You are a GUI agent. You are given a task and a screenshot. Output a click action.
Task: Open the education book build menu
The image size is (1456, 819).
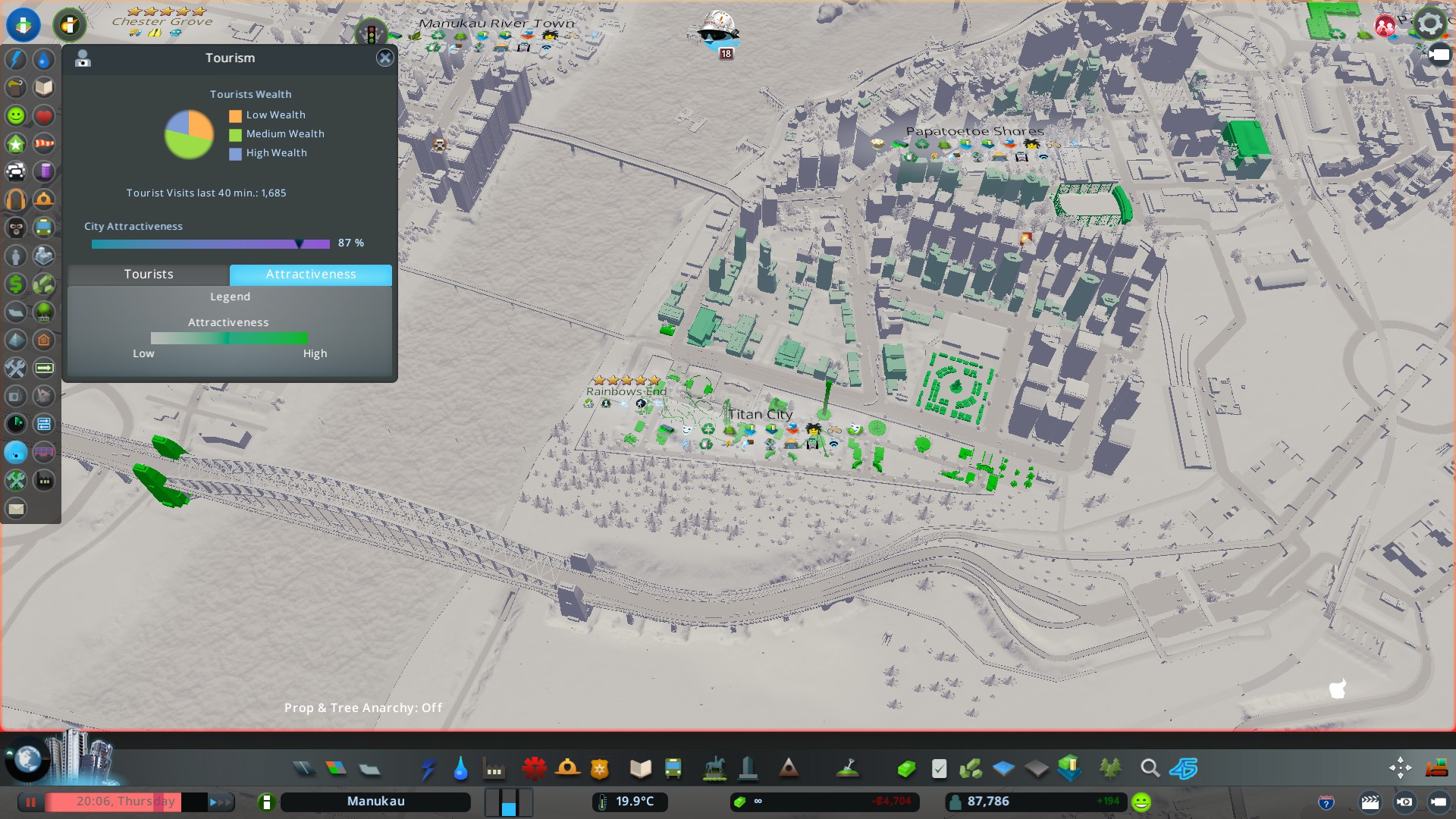[x=641, y=769]
